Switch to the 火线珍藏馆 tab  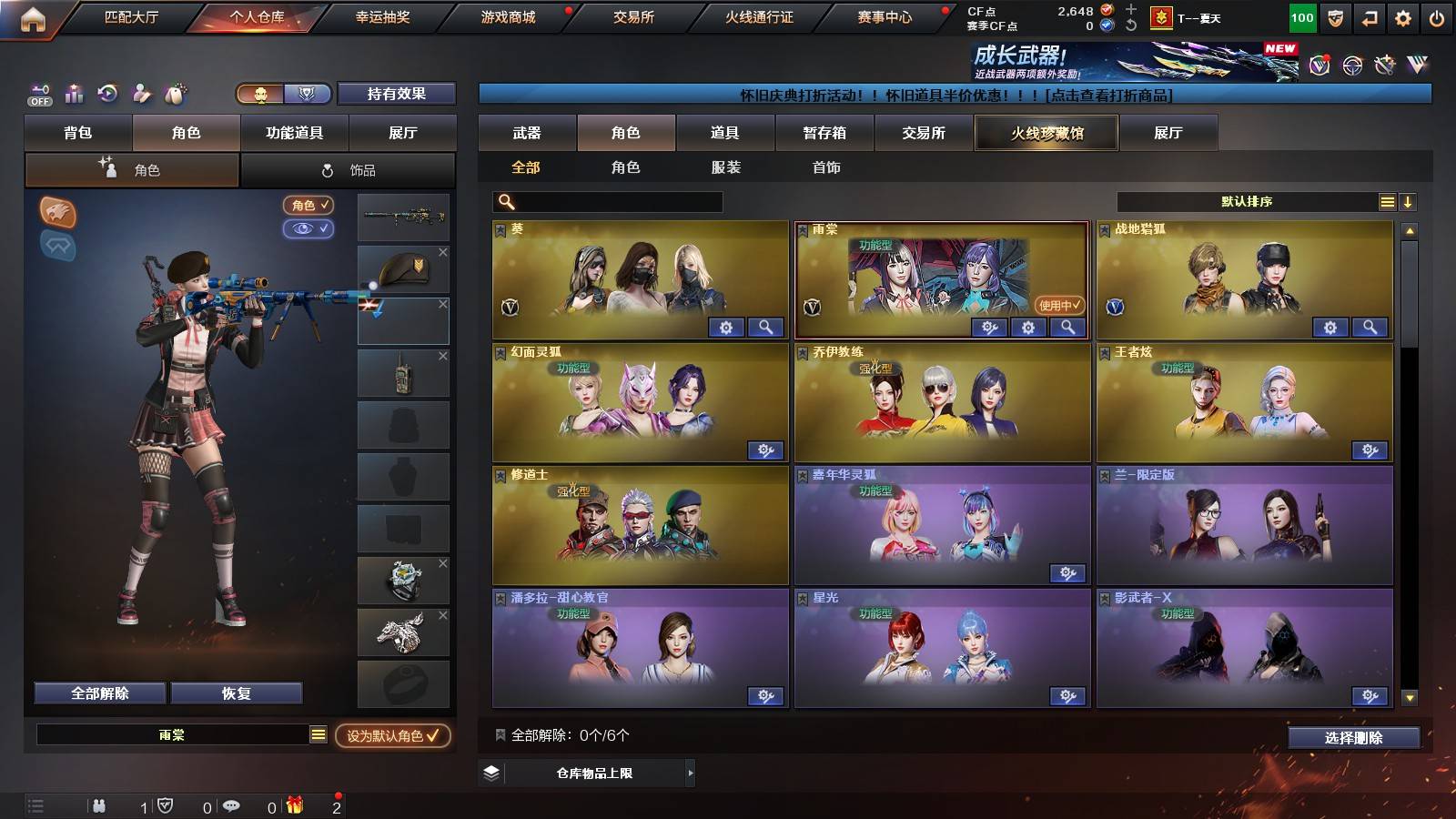click(1046, 133)
